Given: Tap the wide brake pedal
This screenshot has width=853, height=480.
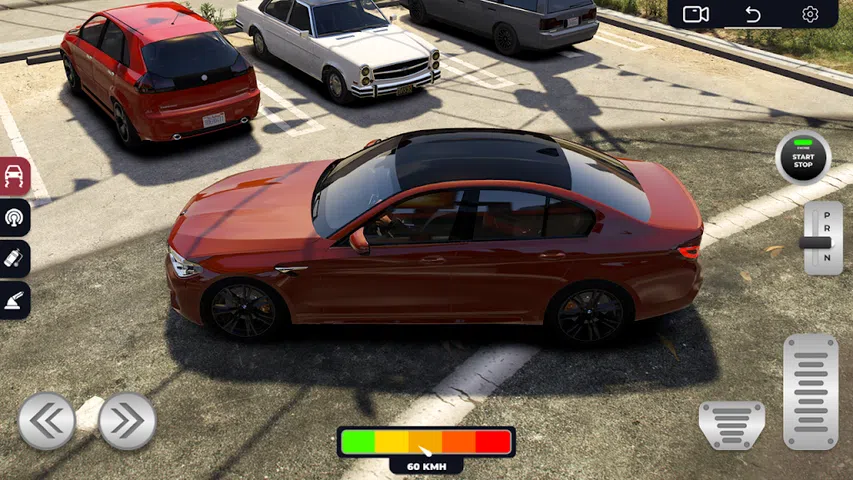Looking at the screenshot, I should 731,425.
